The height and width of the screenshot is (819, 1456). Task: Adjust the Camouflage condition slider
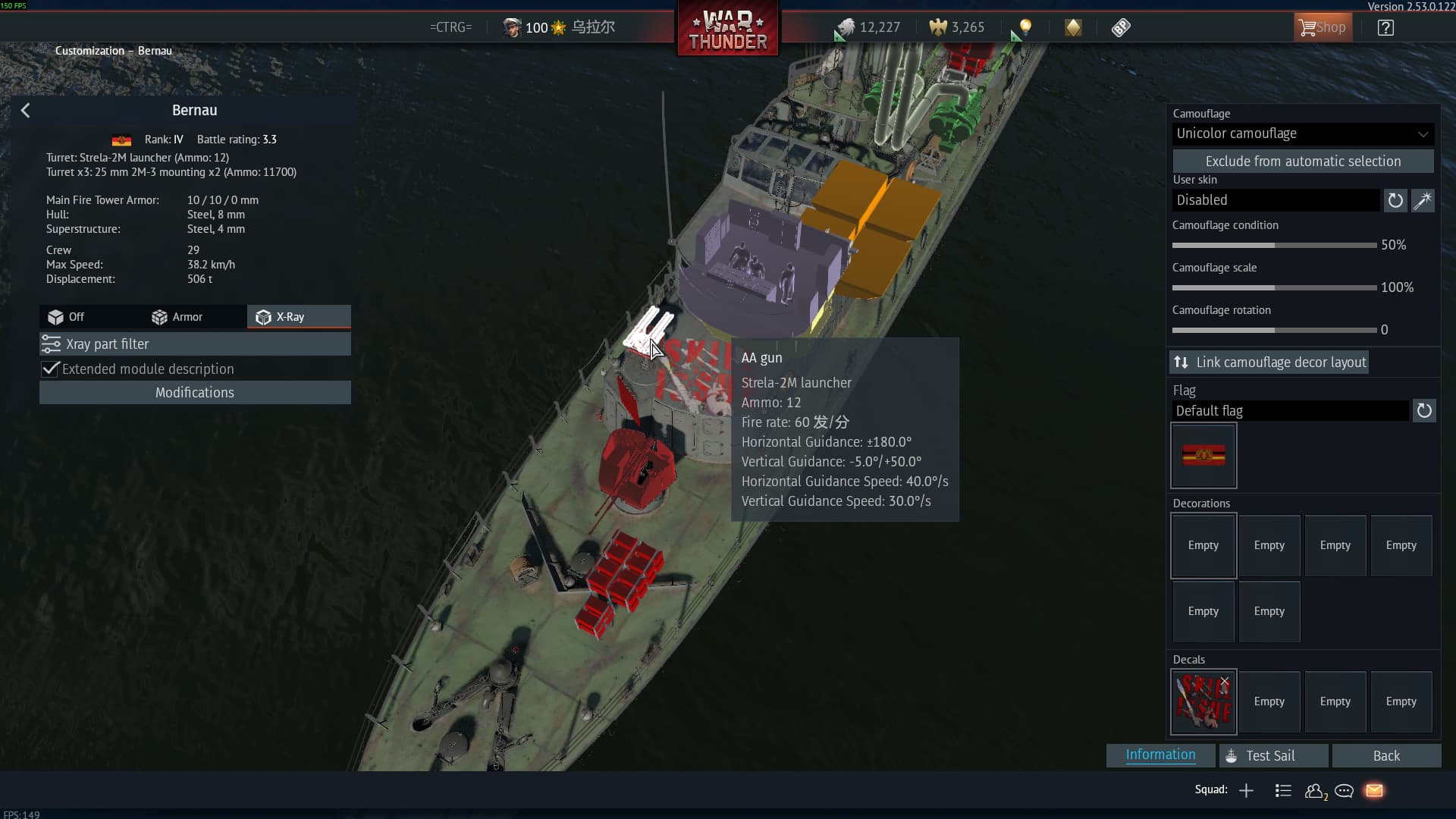tap(1275, 246)
